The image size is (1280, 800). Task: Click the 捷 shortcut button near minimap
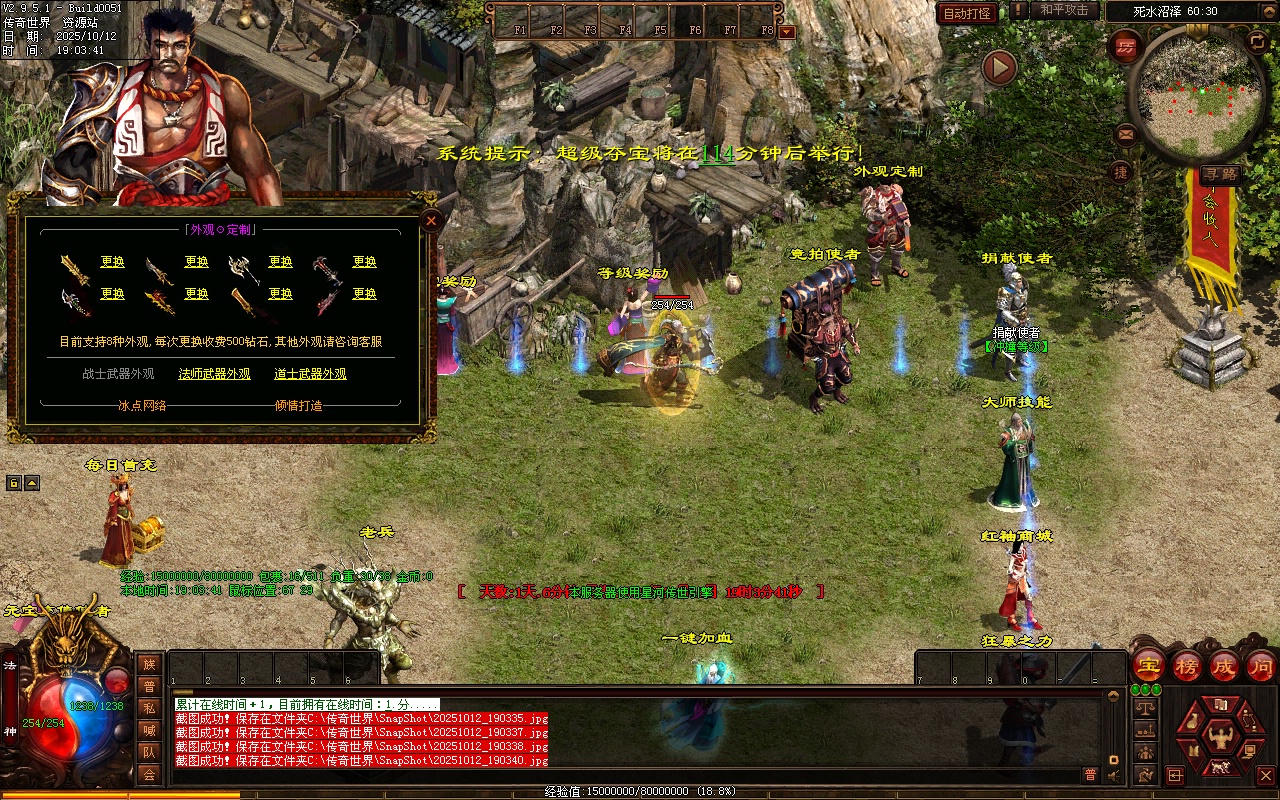(x=1121, y=172)
